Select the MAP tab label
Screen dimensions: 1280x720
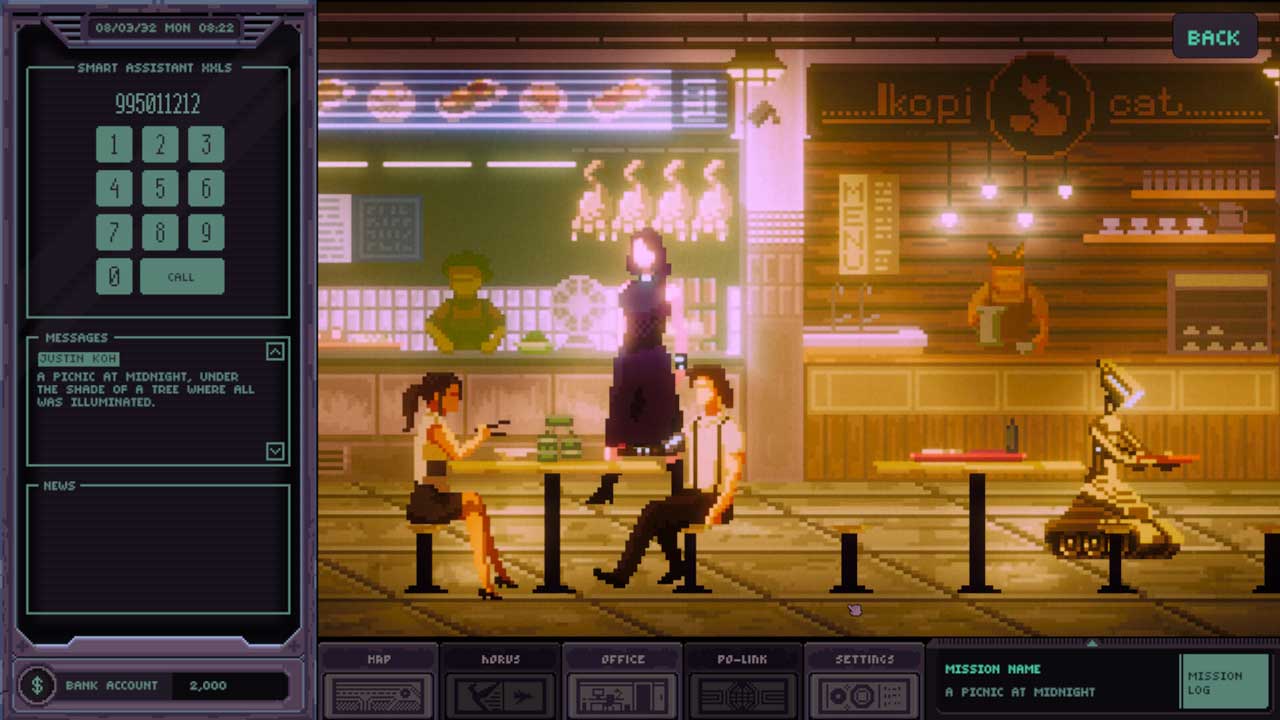click(x=378, y=659)
